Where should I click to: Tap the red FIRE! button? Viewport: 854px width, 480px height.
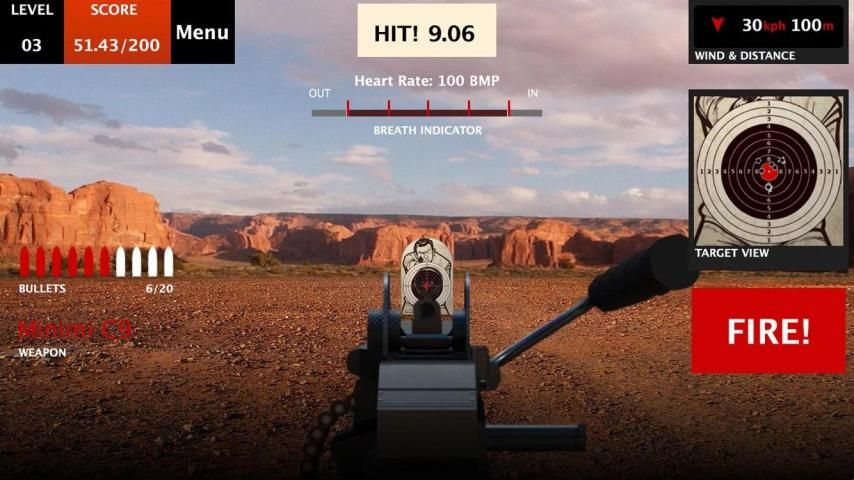768,331
